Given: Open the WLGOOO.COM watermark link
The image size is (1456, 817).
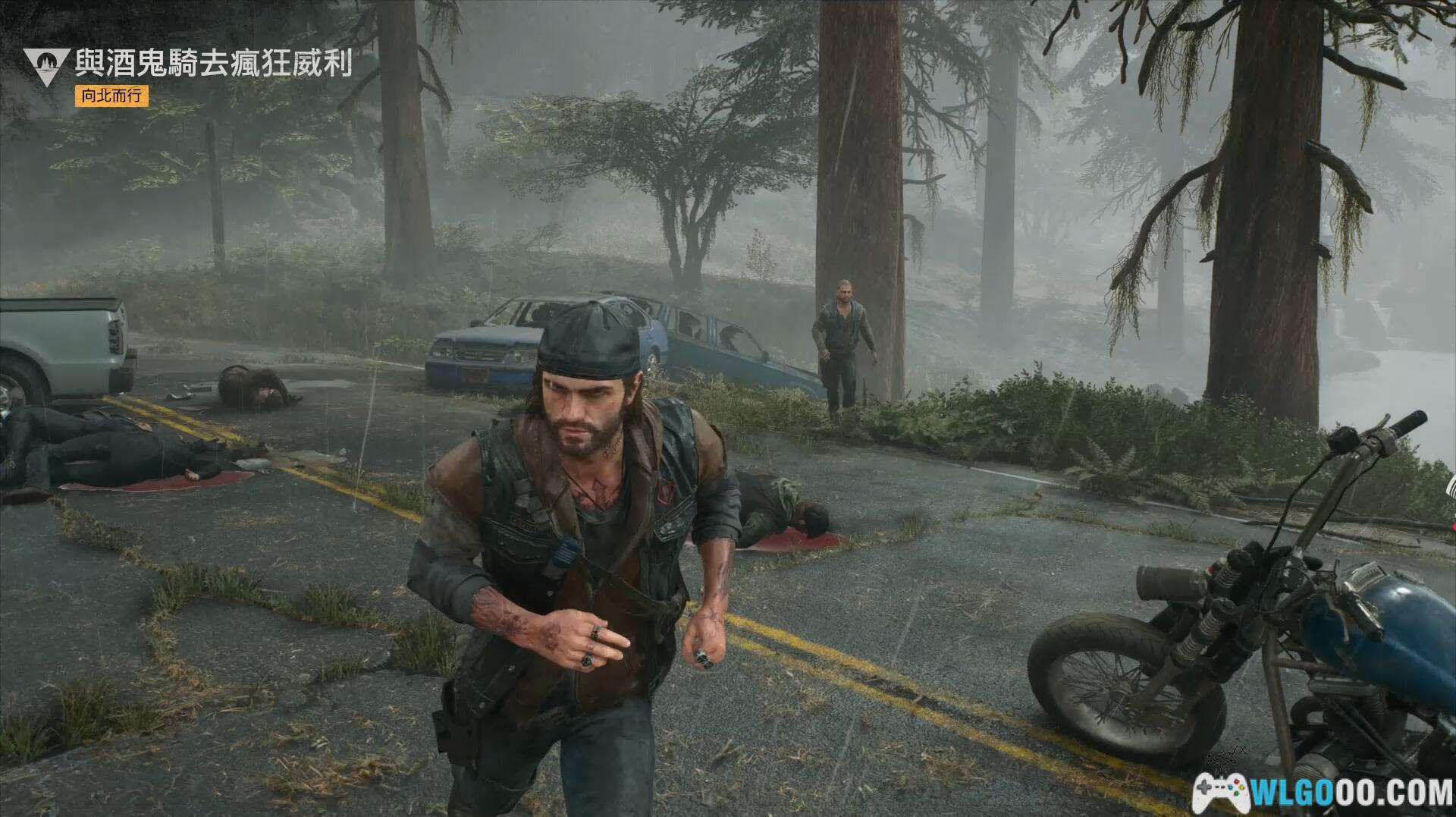Looking at the screenshot, I should point(1323,793).
